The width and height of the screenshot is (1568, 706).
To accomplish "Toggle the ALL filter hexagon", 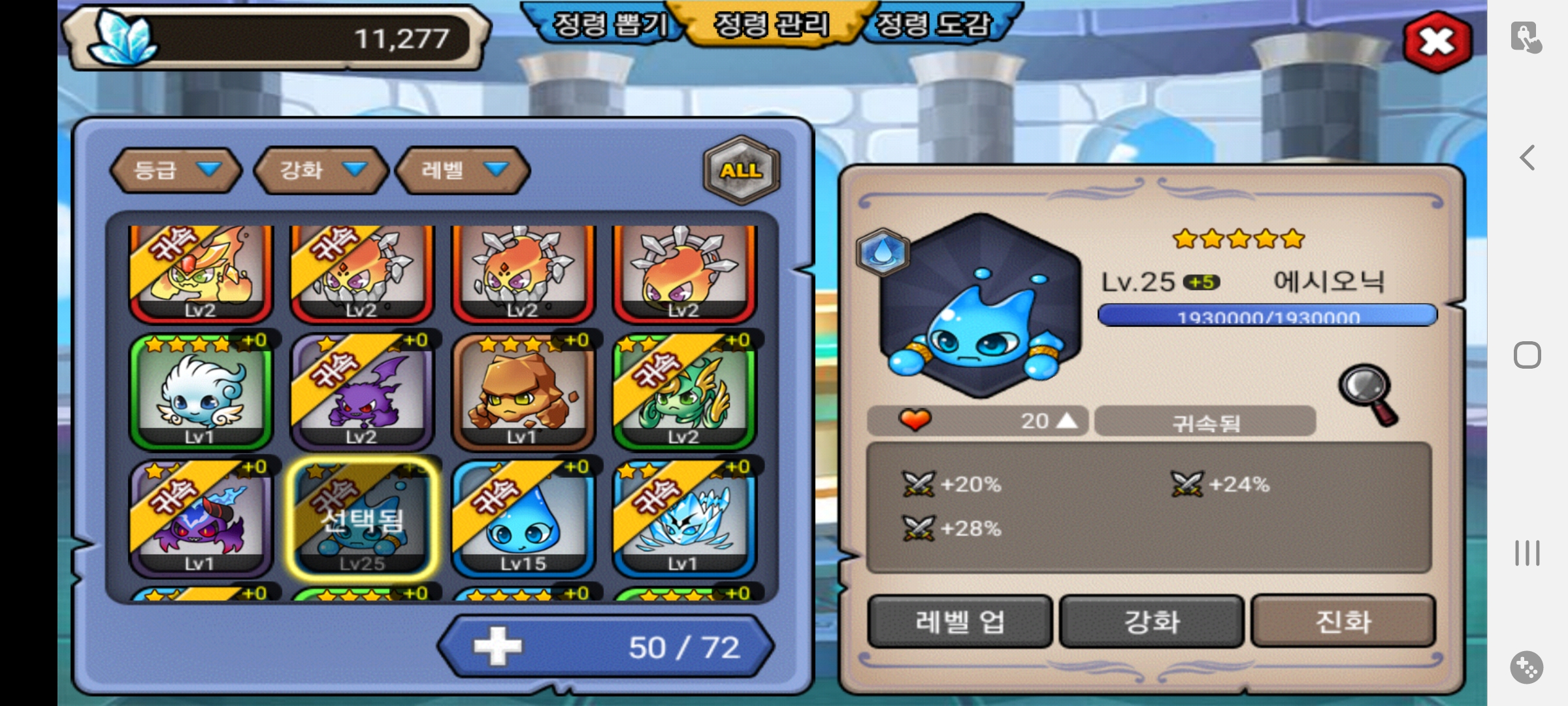I will [x=741, y=170].
